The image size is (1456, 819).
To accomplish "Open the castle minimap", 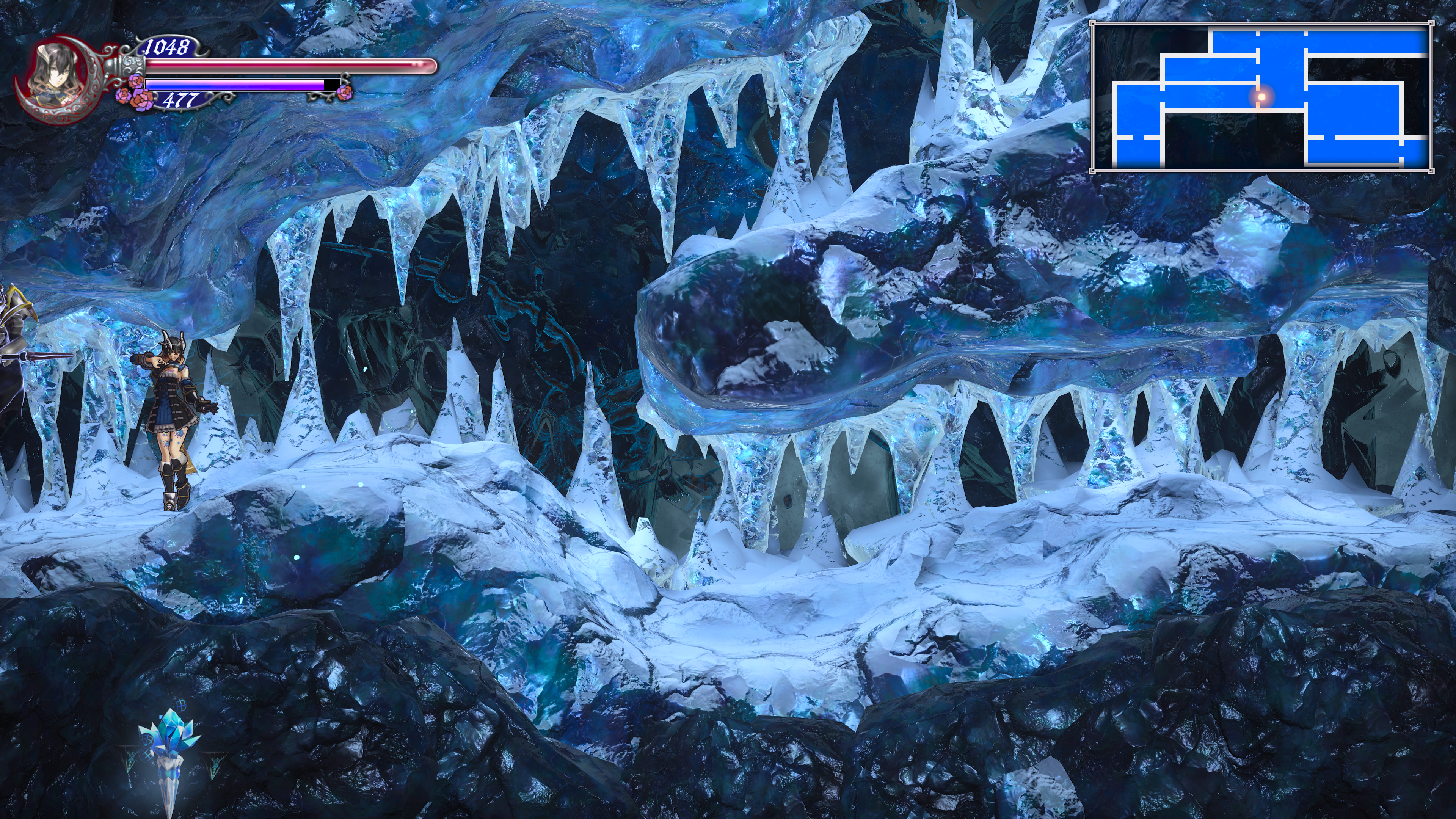I will pos(1261,97).
